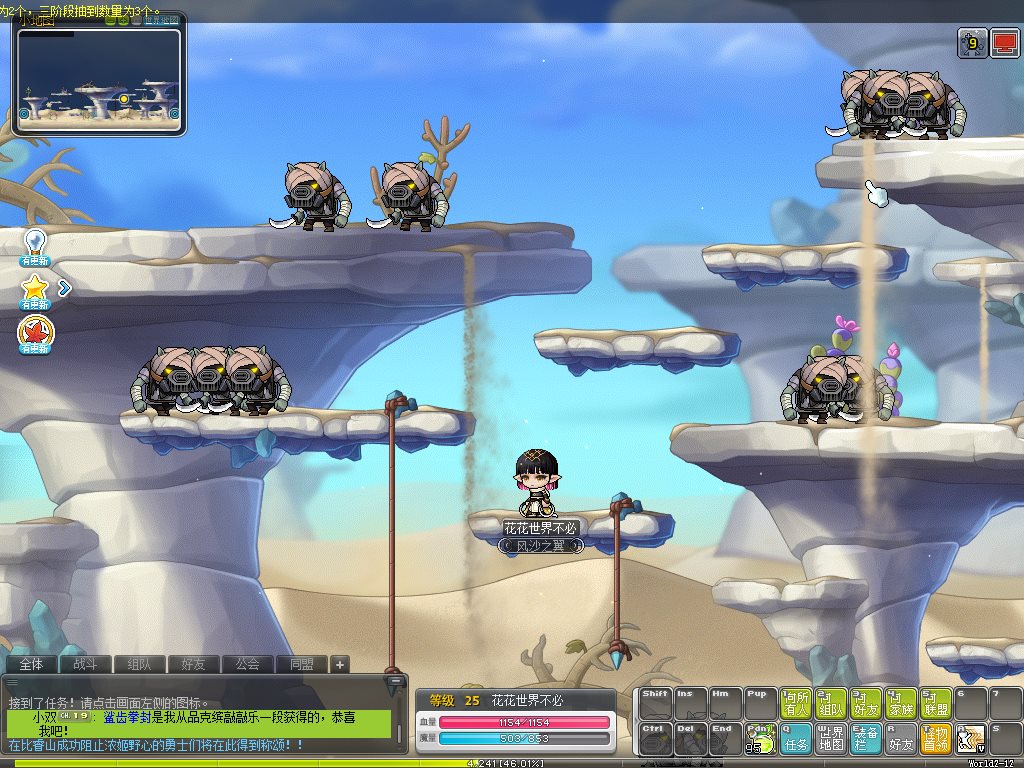The height and width of the screenshot is (768, 1024).
Task: Switch to the 全体 chat tab
Action: pyautogui.click(x=31, y=664)
